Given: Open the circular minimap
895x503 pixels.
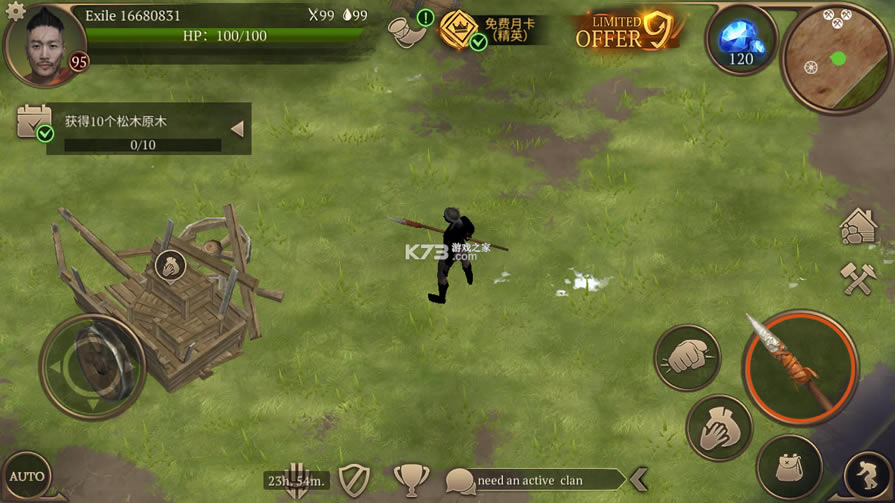Looking at the screenshot, I should coord(837,57).
